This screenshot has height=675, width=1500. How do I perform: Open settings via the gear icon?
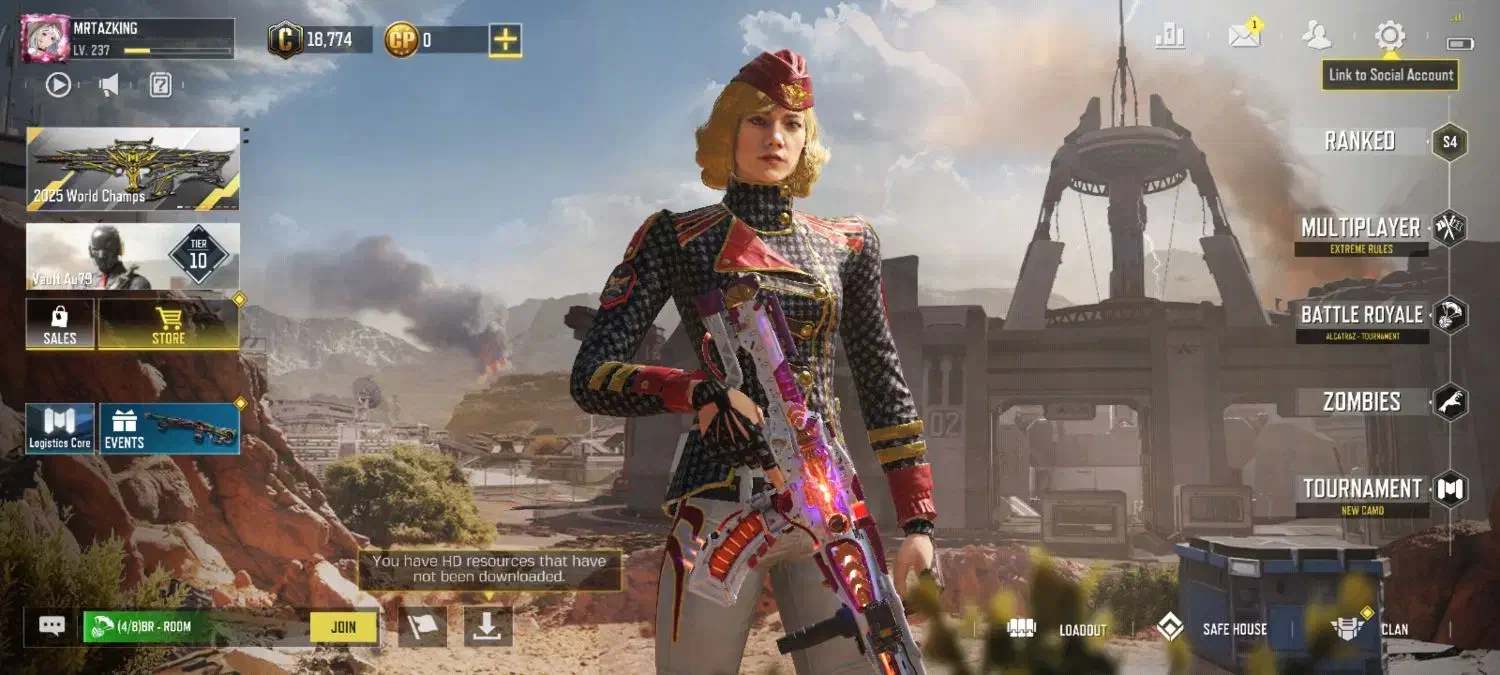1390,36
